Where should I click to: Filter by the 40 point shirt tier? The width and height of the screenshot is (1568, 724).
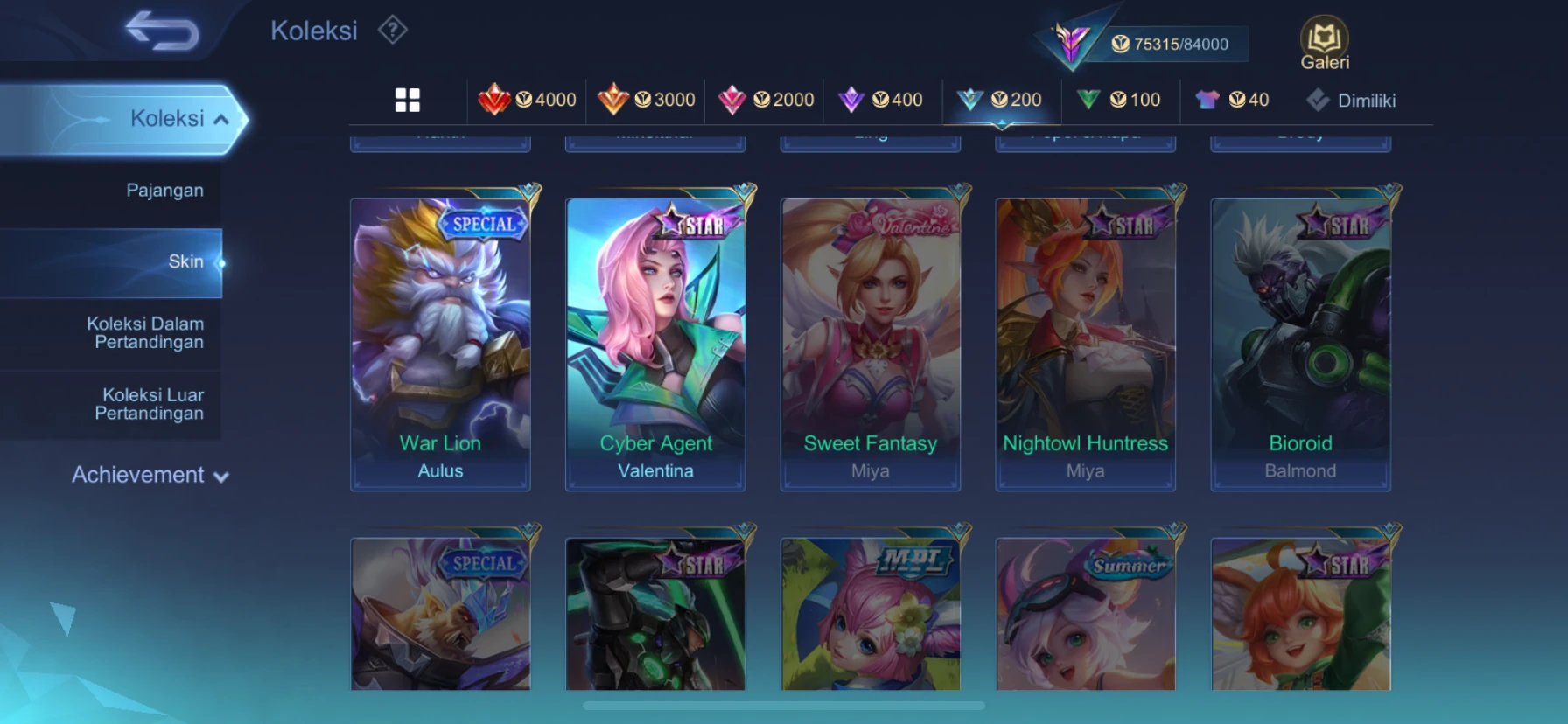point(1233,101)
